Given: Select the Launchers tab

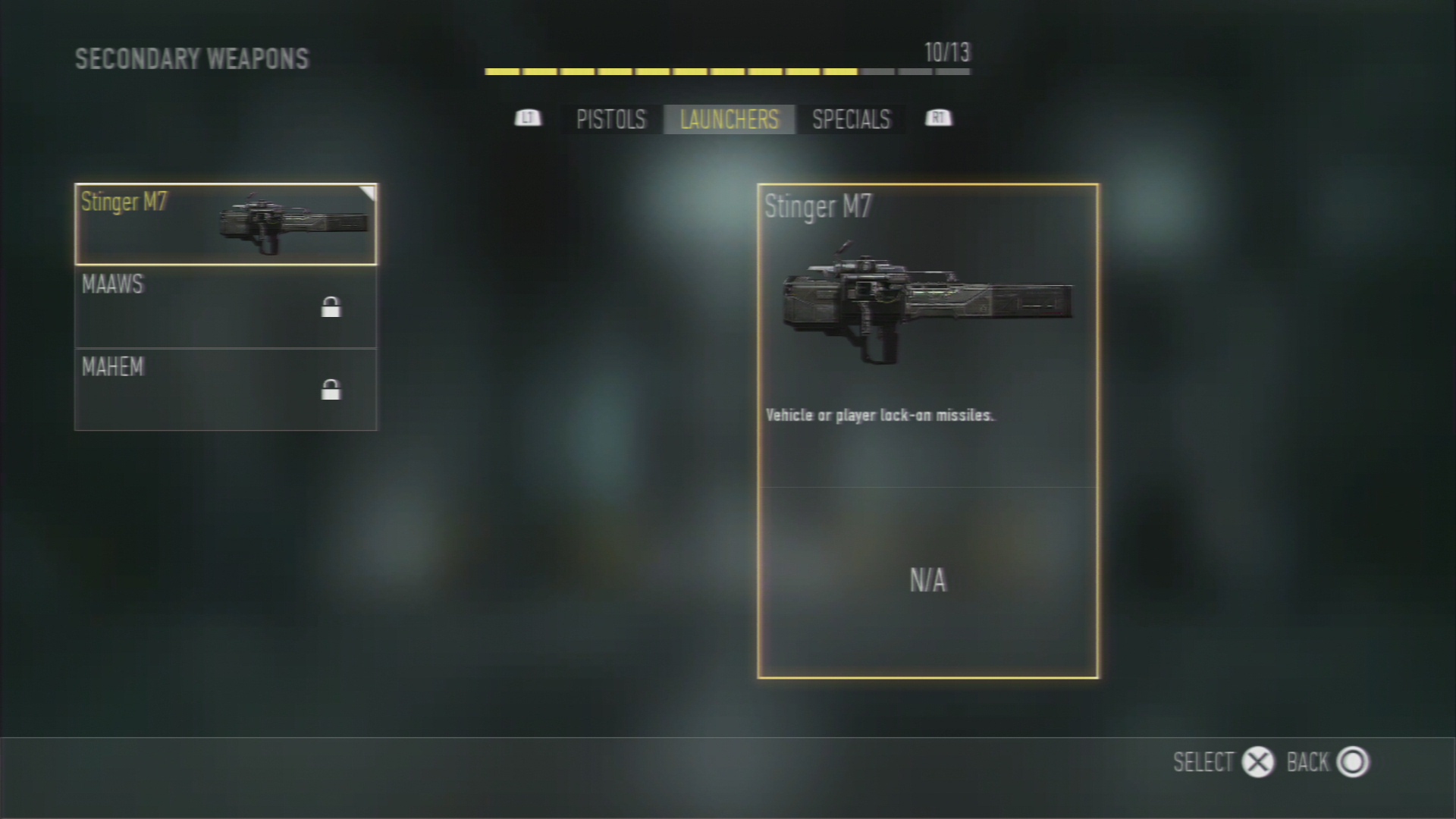Looking at the screenshot, I should pos(729,120).
